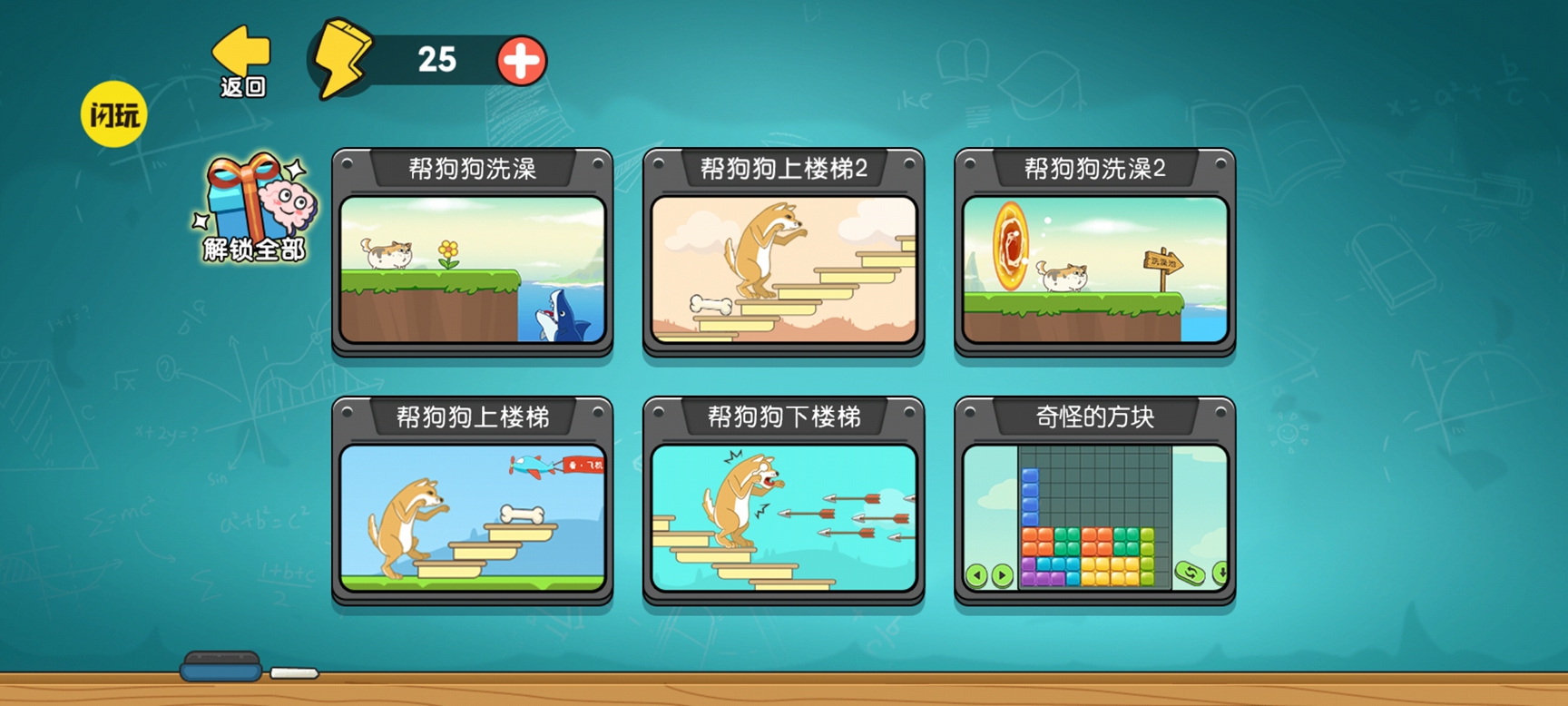The width and height of the screenshot is (1568, 706).
Task: Open the 奇怪的方块 puzzle level
Action: pyautogui.click(x=1093, y=519)
